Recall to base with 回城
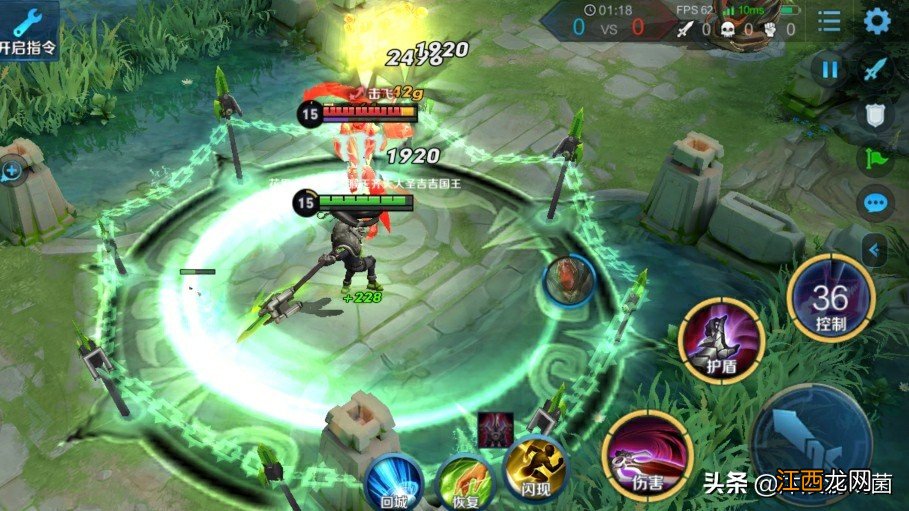This screenshot has width=909, height=511. pyautogui.click(x=394, y=483)
